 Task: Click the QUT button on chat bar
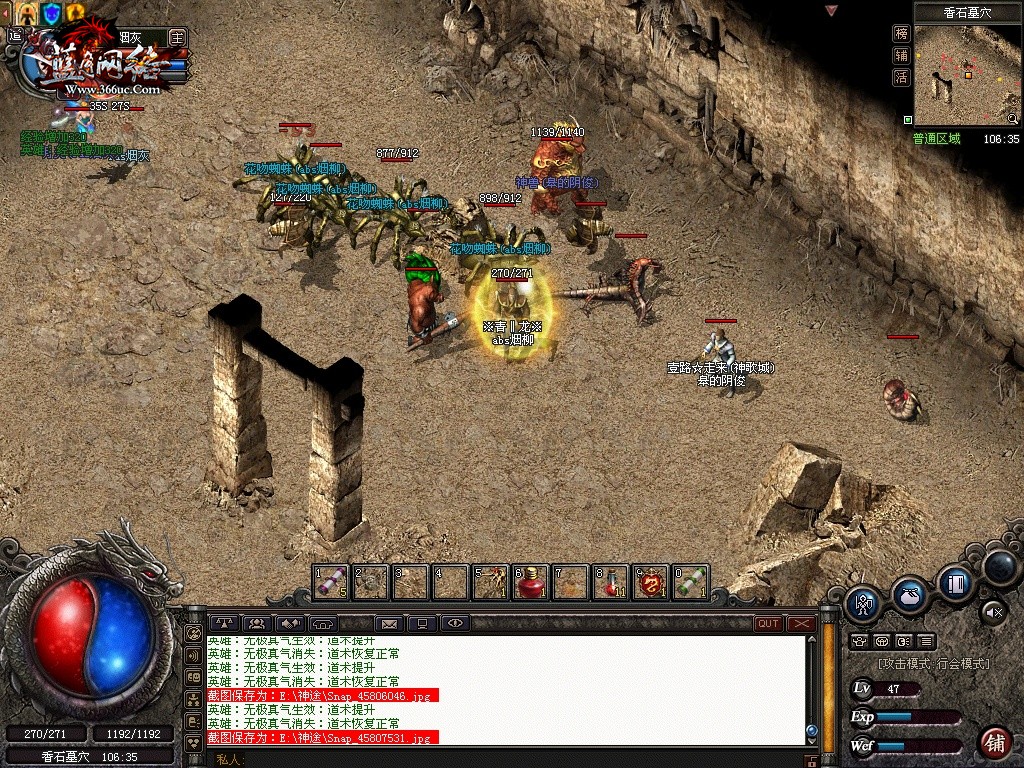pos(768,623)
